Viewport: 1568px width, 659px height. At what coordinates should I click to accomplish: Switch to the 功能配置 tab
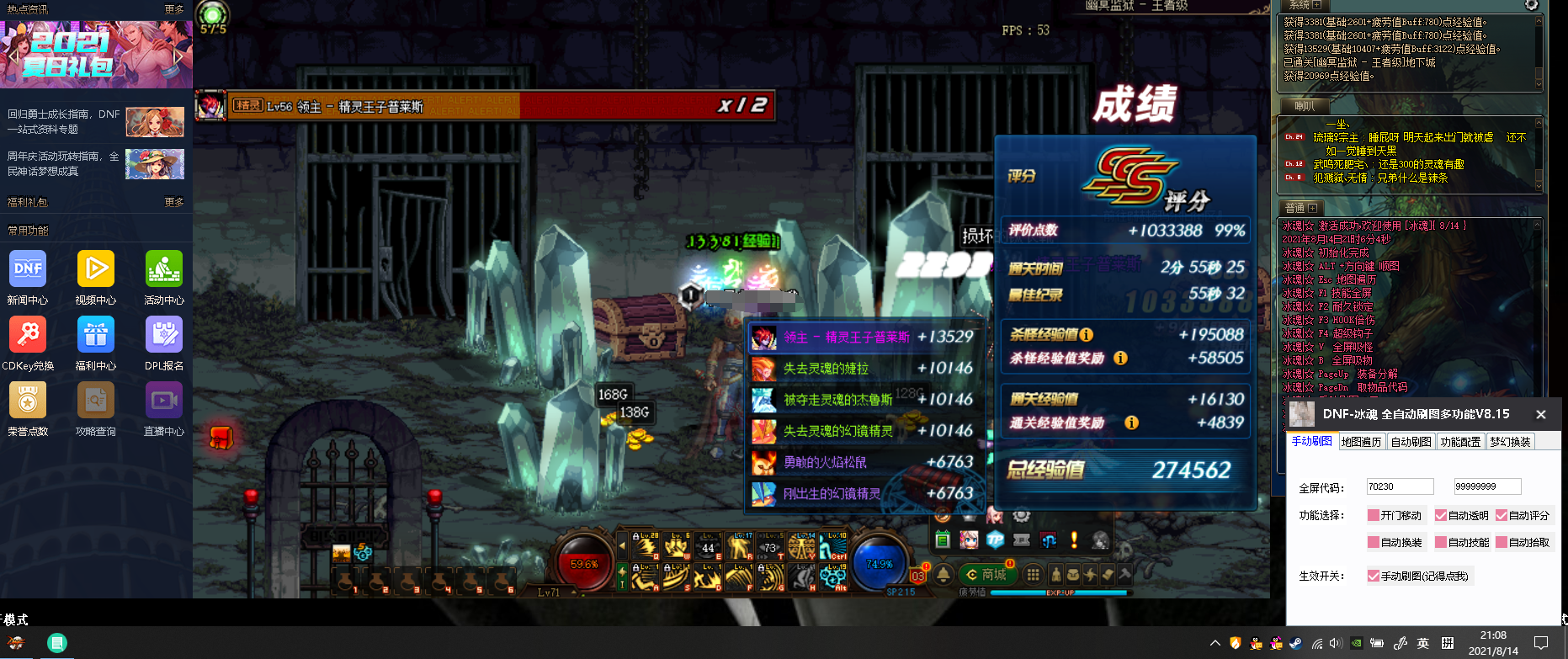pos(1460,442)
